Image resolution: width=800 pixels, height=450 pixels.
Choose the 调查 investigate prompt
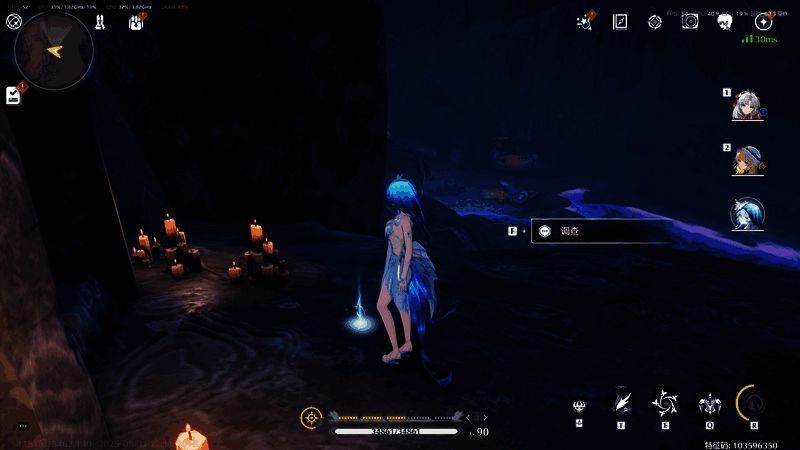(x=600, y=231)
